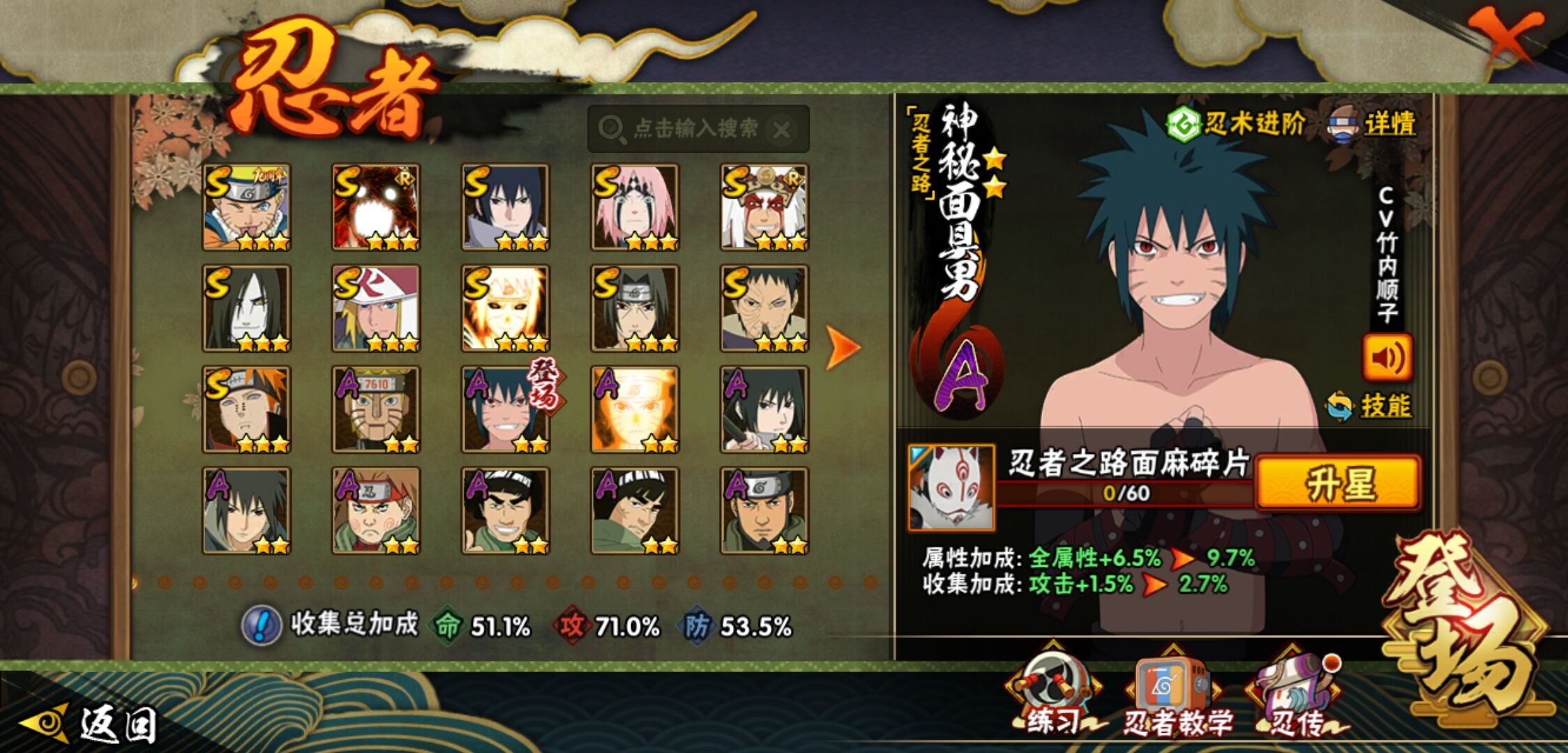Image resolution: width=1568 pixels, height=753 pixels.
Task: Select the Orochimaru ninja portrait
Action: [246, 308]
